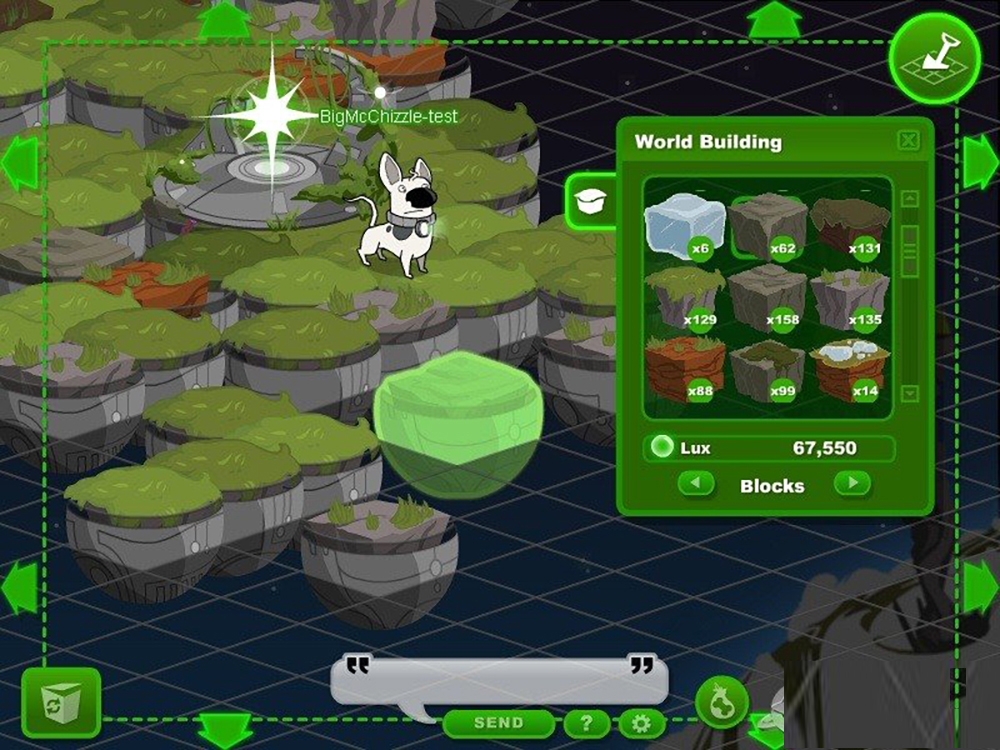The image size is (1000, 750).
Task: Choose the grey stone block x158
Action: (x=767, y=297)
